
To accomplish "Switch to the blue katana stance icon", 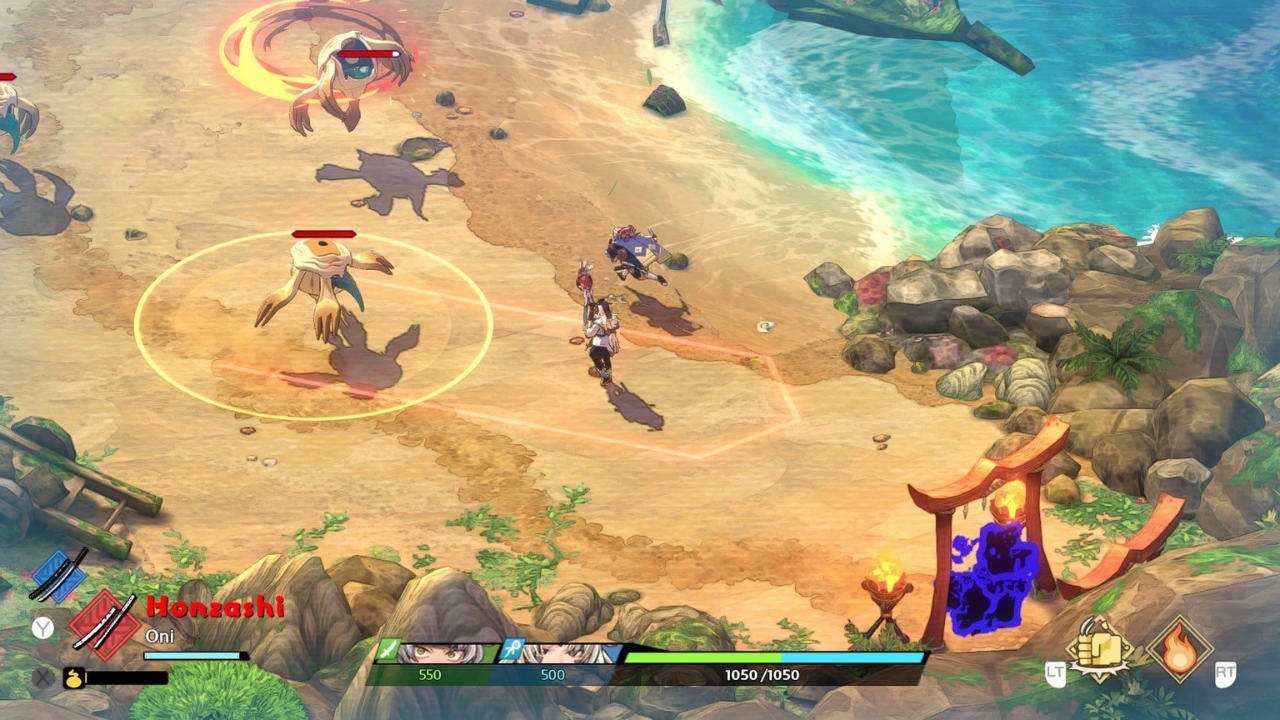I will 60,576.
